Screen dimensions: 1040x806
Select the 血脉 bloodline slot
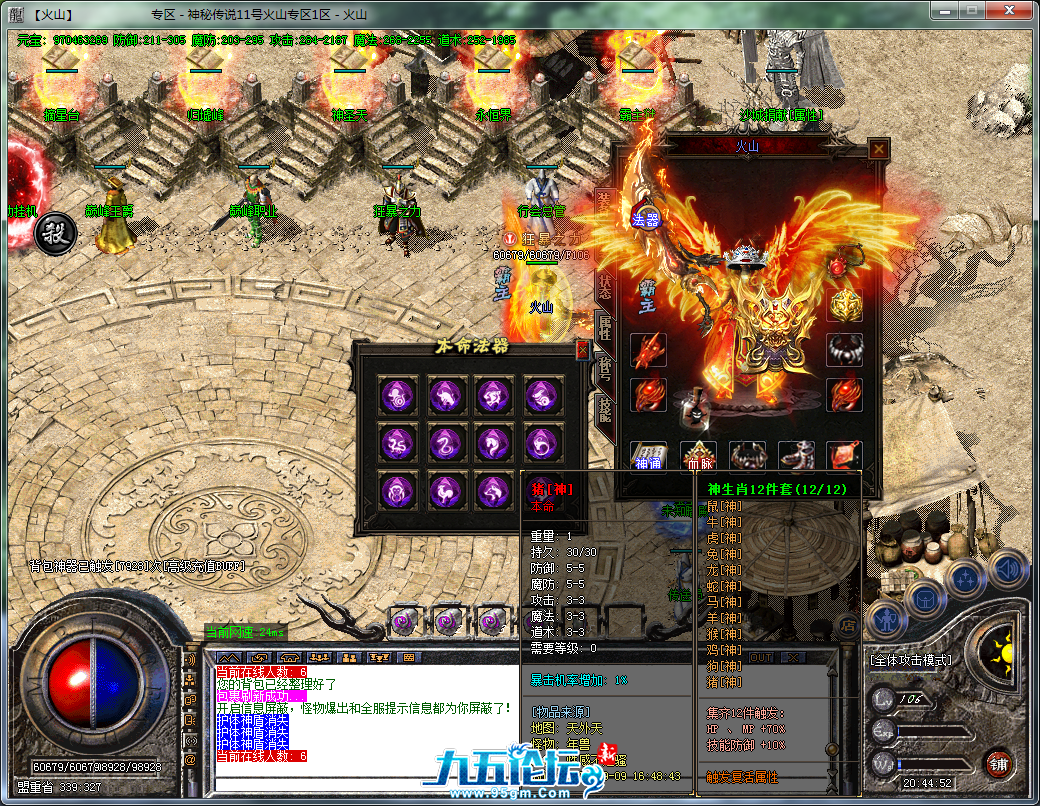click(x=698, y=456)
